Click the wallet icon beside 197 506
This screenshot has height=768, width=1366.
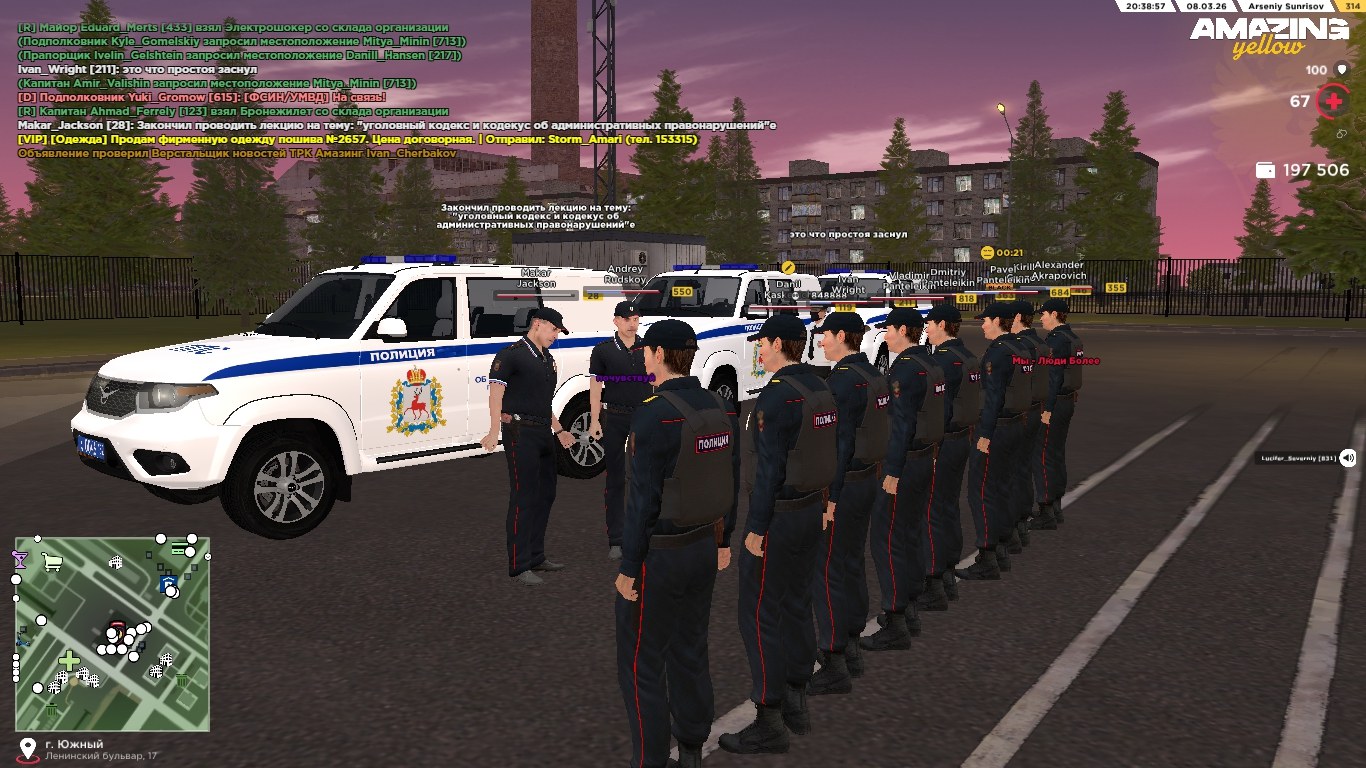pos(1265,170)
